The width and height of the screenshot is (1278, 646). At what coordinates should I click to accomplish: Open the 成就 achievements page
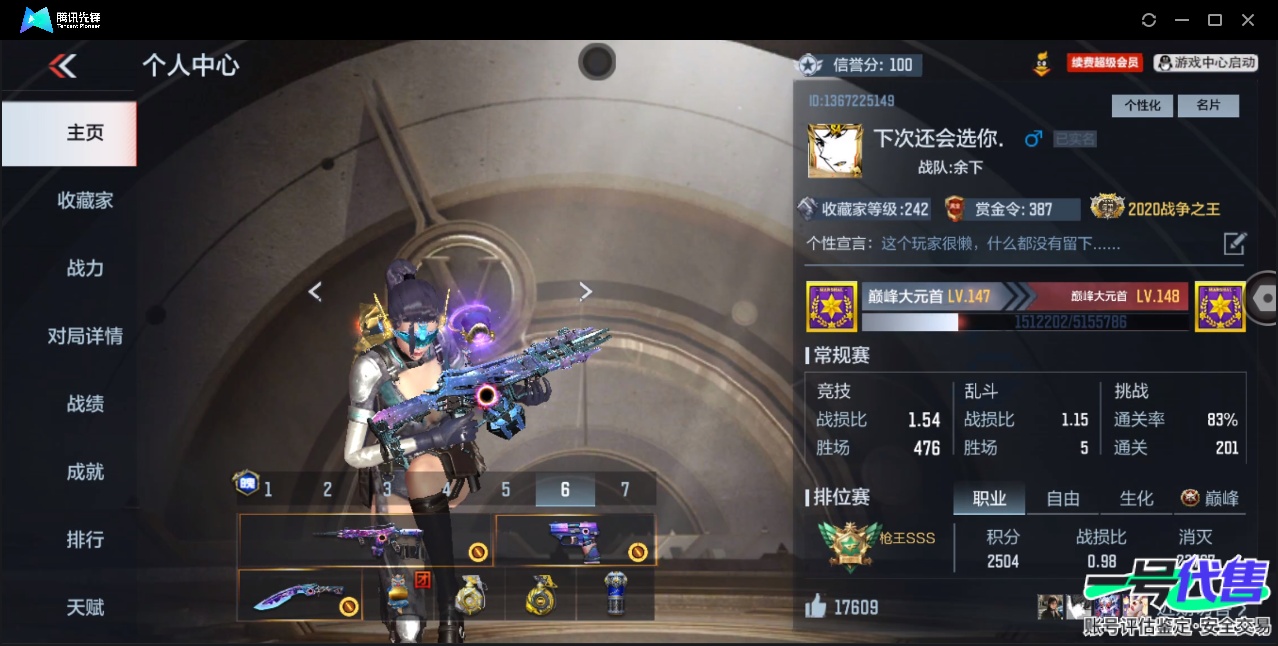(85, 472)
